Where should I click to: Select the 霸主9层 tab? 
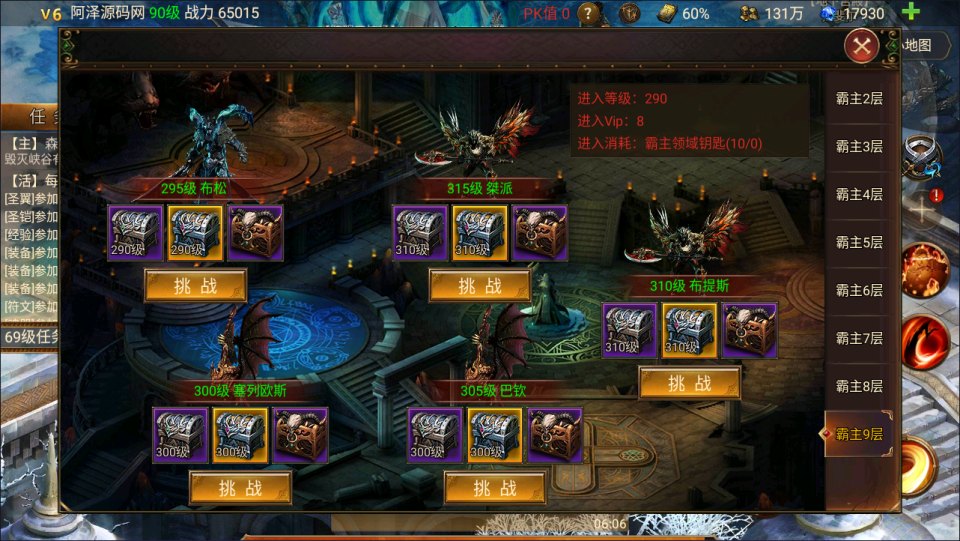[859, 434]
